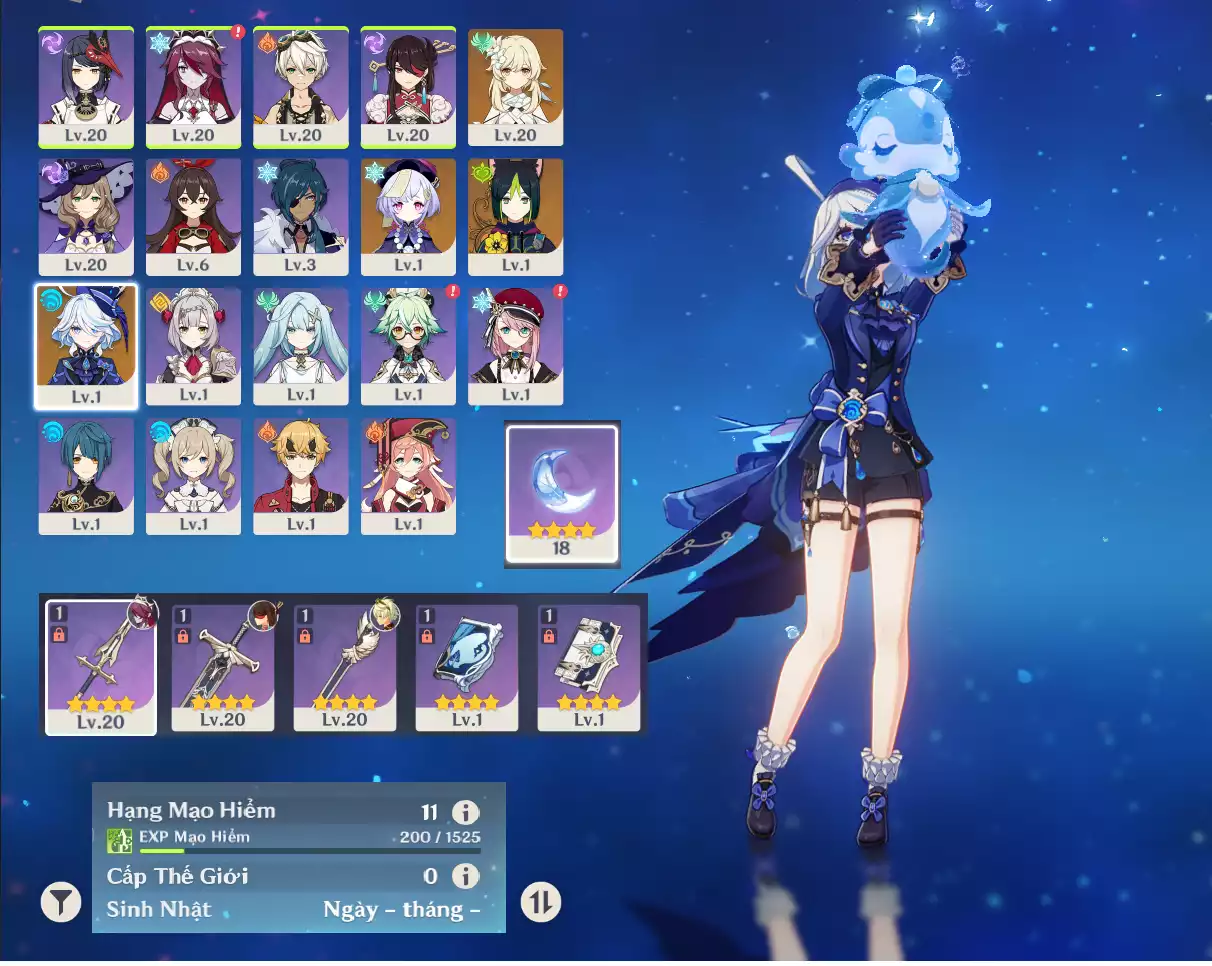Select the Yanfei character card

408,476
